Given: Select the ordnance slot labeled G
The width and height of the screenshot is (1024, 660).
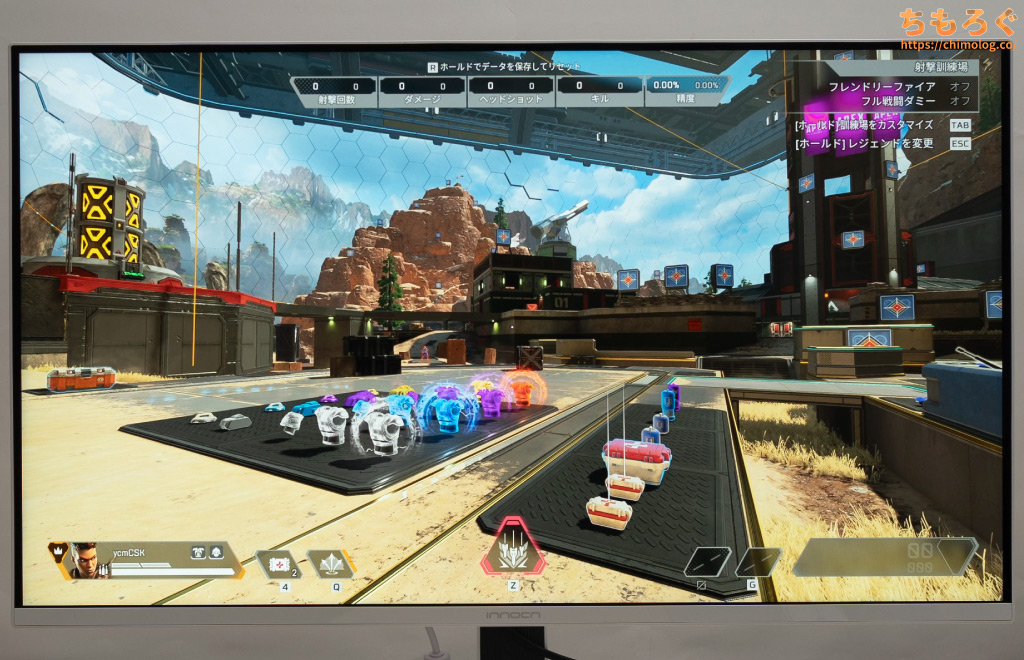Looking at the screenshot, I should tap(757, 562).
